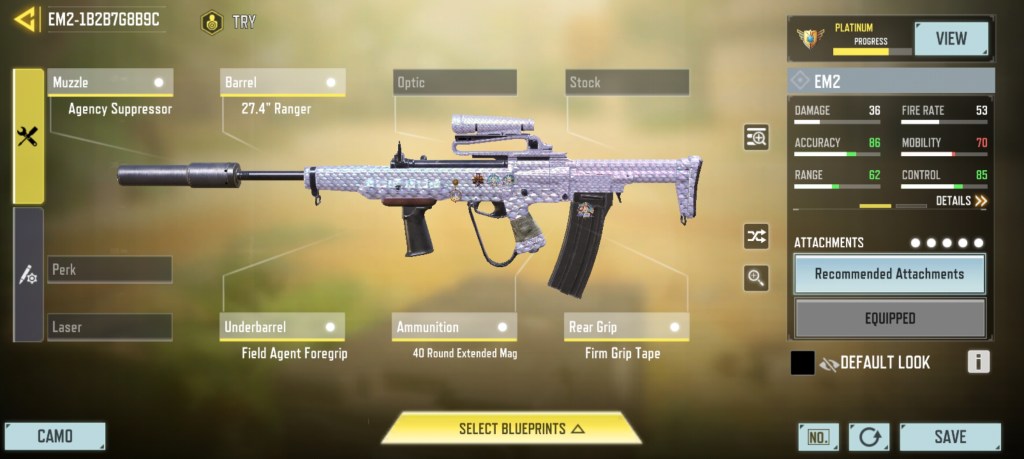Open the empty Stock slot
1024x459 pixels.
tap(627, 82)
